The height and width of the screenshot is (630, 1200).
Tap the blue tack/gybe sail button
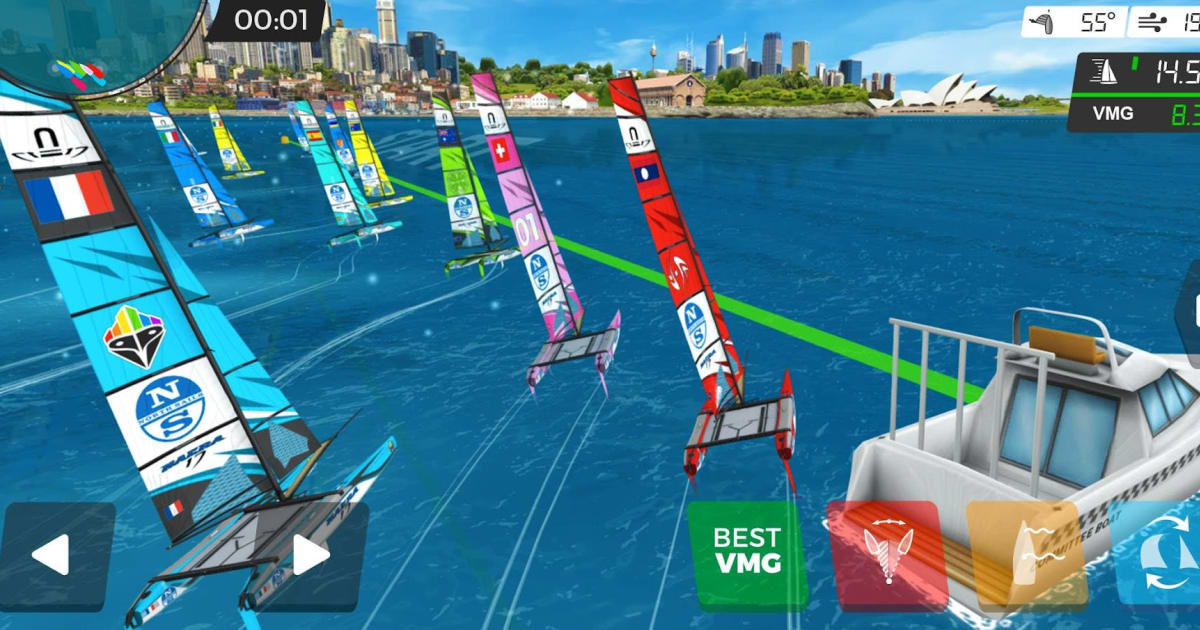tap(1160, 553)
